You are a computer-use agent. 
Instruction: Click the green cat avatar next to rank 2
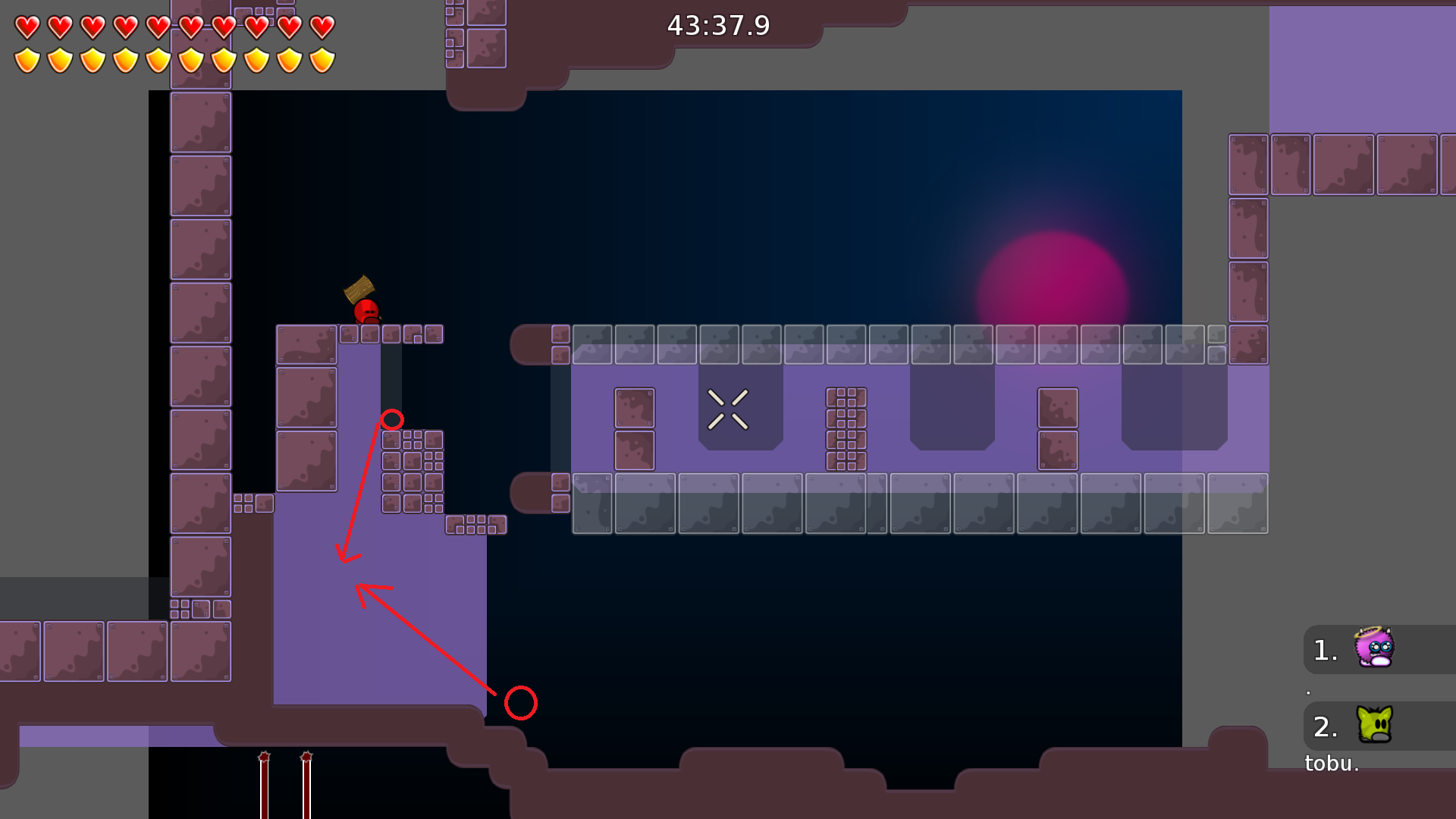1373,726
